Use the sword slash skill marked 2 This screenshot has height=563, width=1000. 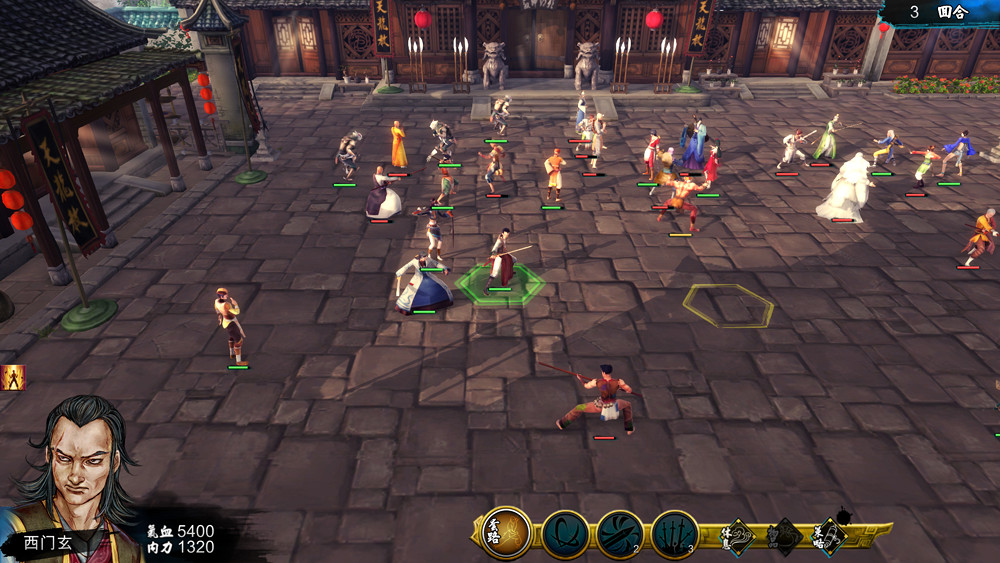(620, 534)
